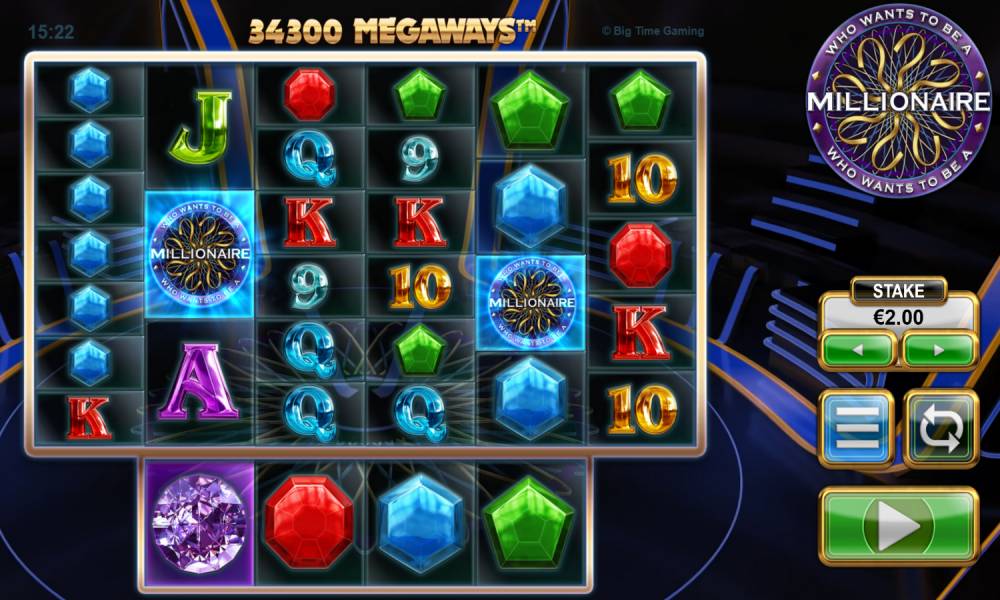Image resolution: width=1000 pixels, height=600 pixels.
Task: Spin the reels with the green play button
Action: click(x=897, y=527)
